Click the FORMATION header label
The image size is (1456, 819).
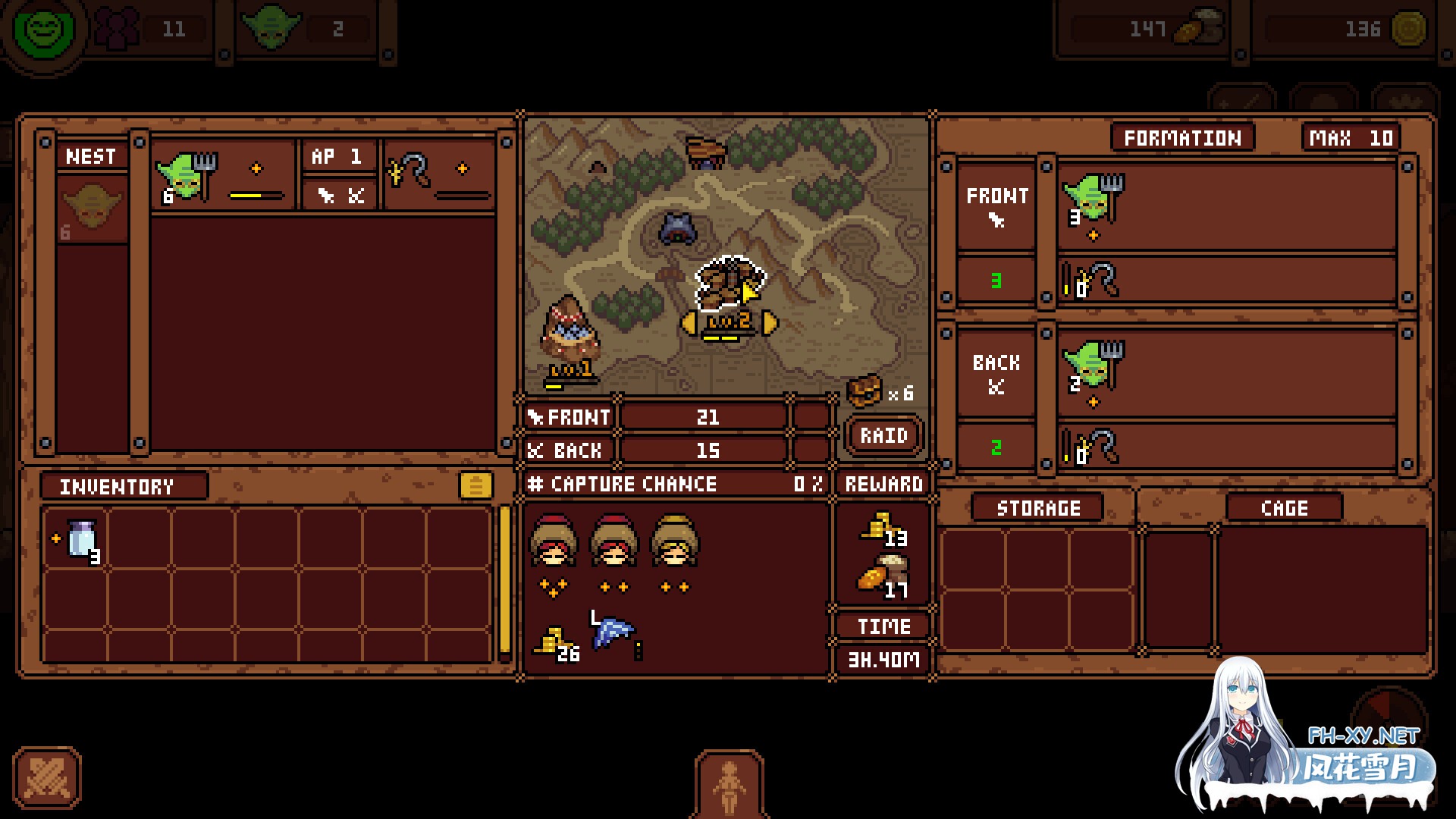(1181, 137)
